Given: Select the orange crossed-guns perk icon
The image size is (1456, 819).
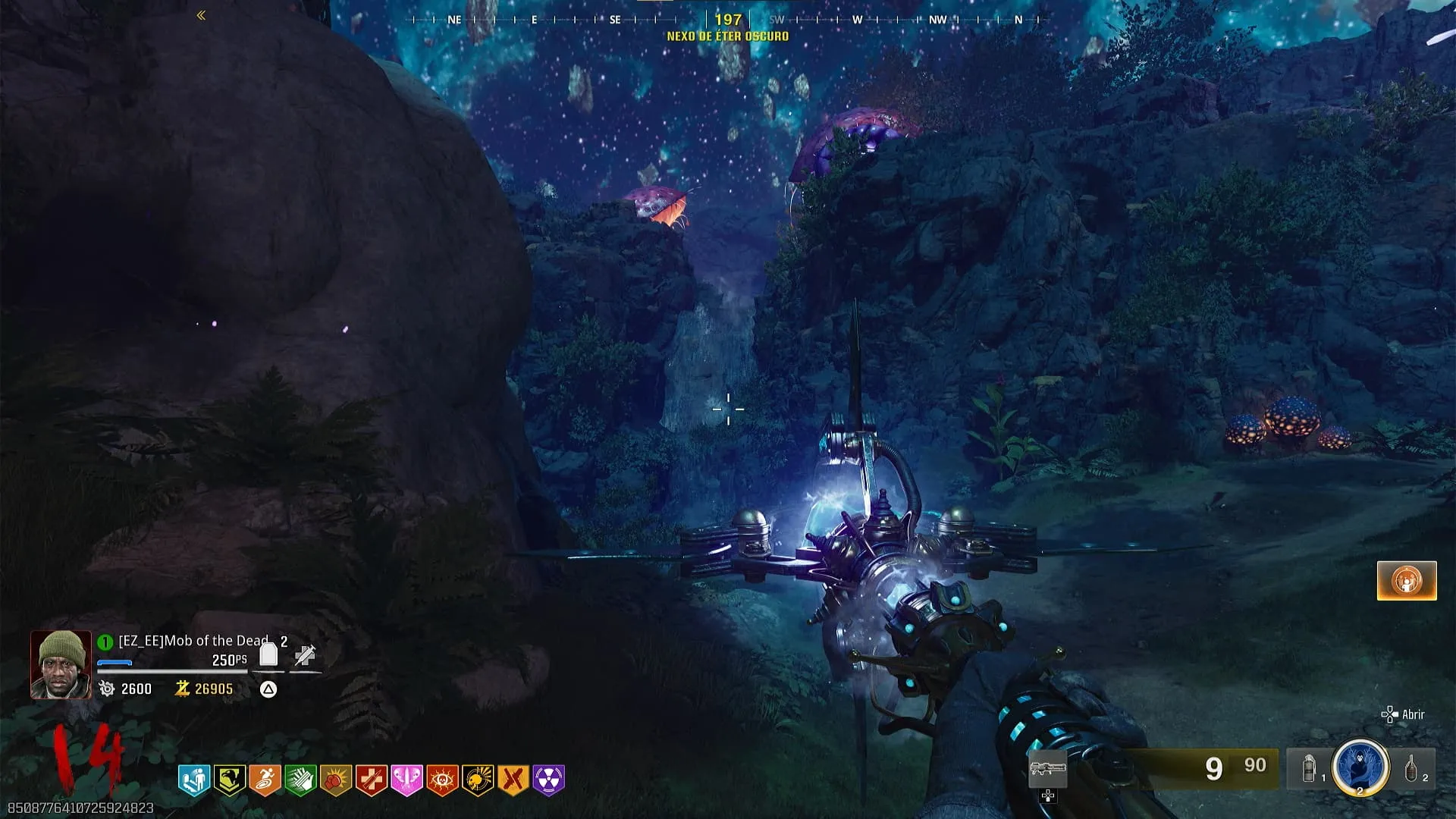Looking at the screenshot, I should [513, 780].
